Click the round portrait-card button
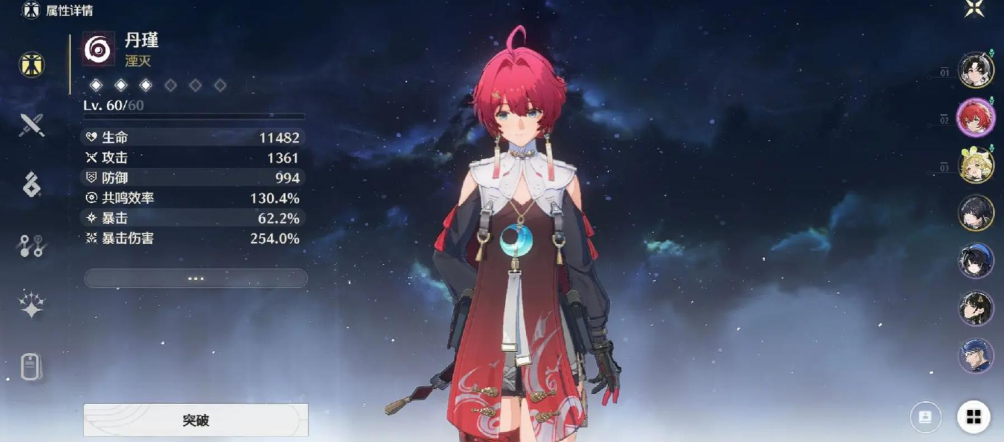 tap(925, 416)
